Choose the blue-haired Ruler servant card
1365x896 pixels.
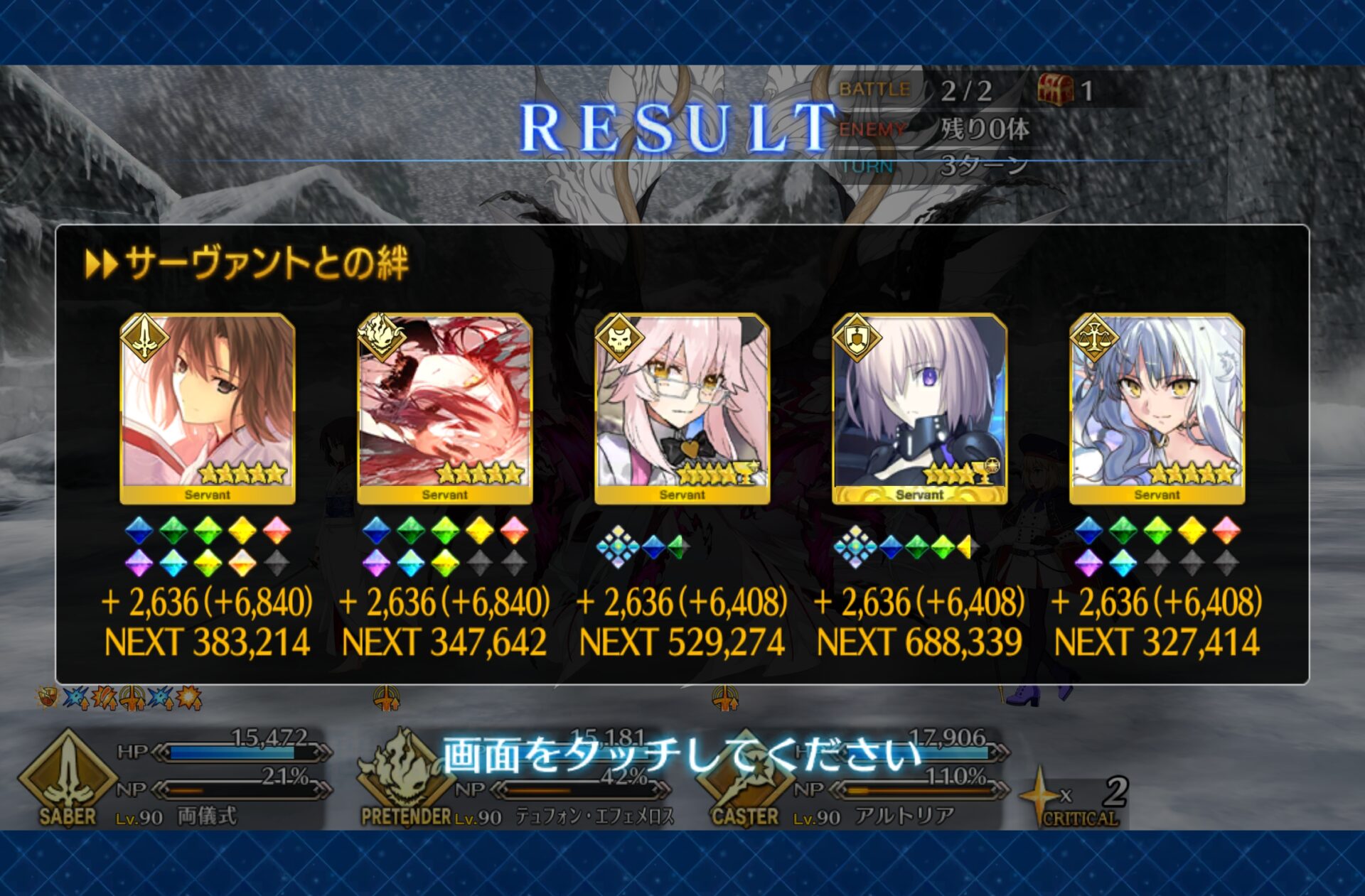point(1157,409)
